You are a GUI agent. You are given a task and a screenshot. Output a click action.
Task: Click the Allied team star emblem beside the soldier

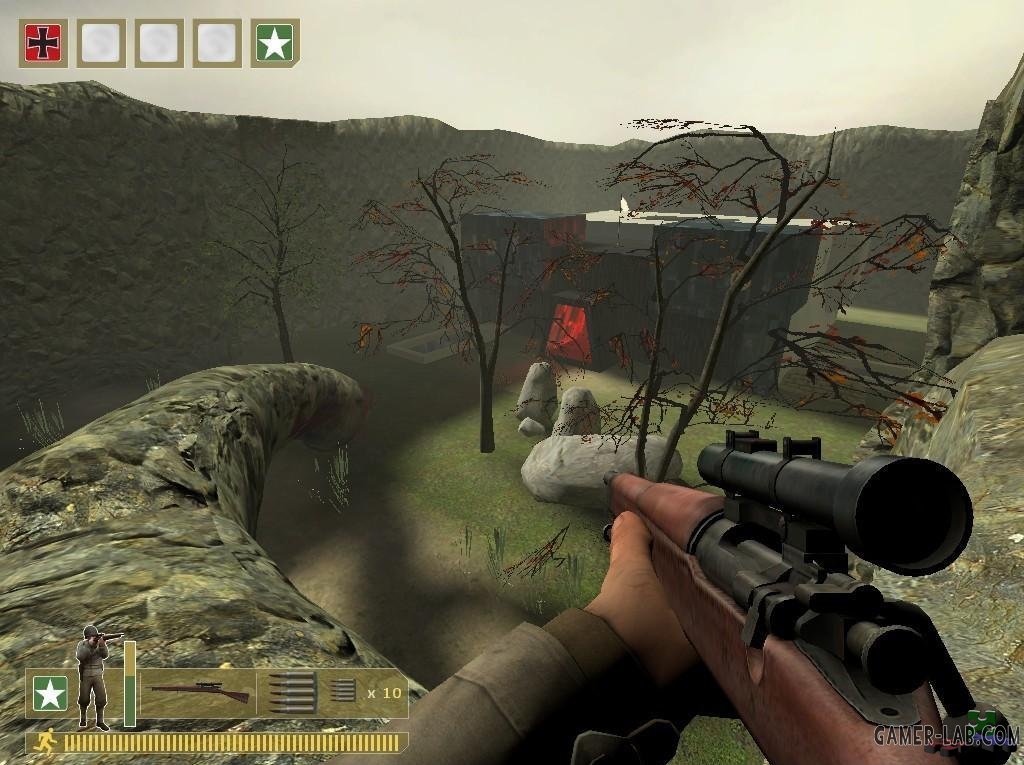[49, 693]
